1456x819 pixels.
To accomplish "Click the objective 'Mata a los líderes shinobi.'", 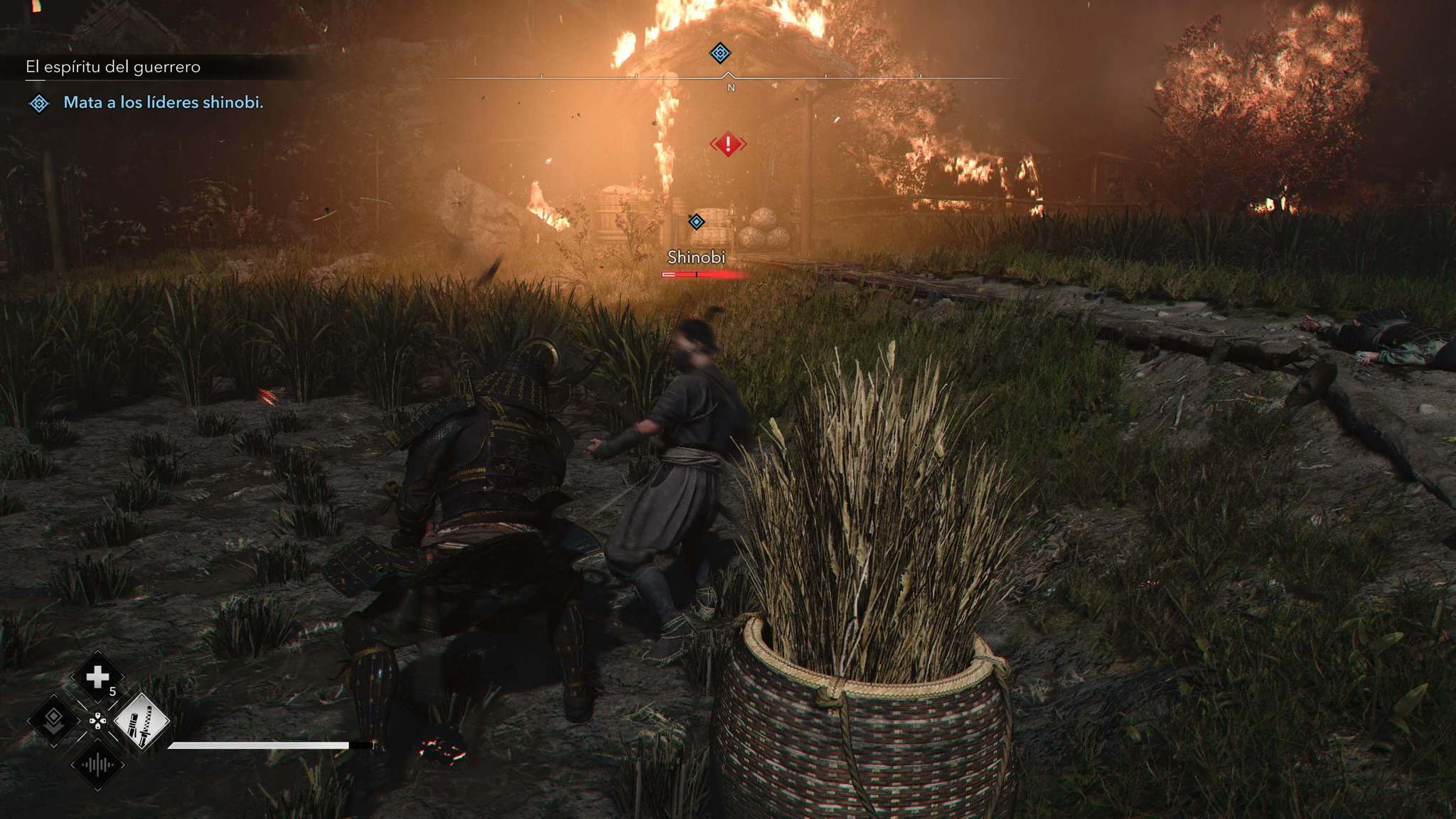I will 164,102.
